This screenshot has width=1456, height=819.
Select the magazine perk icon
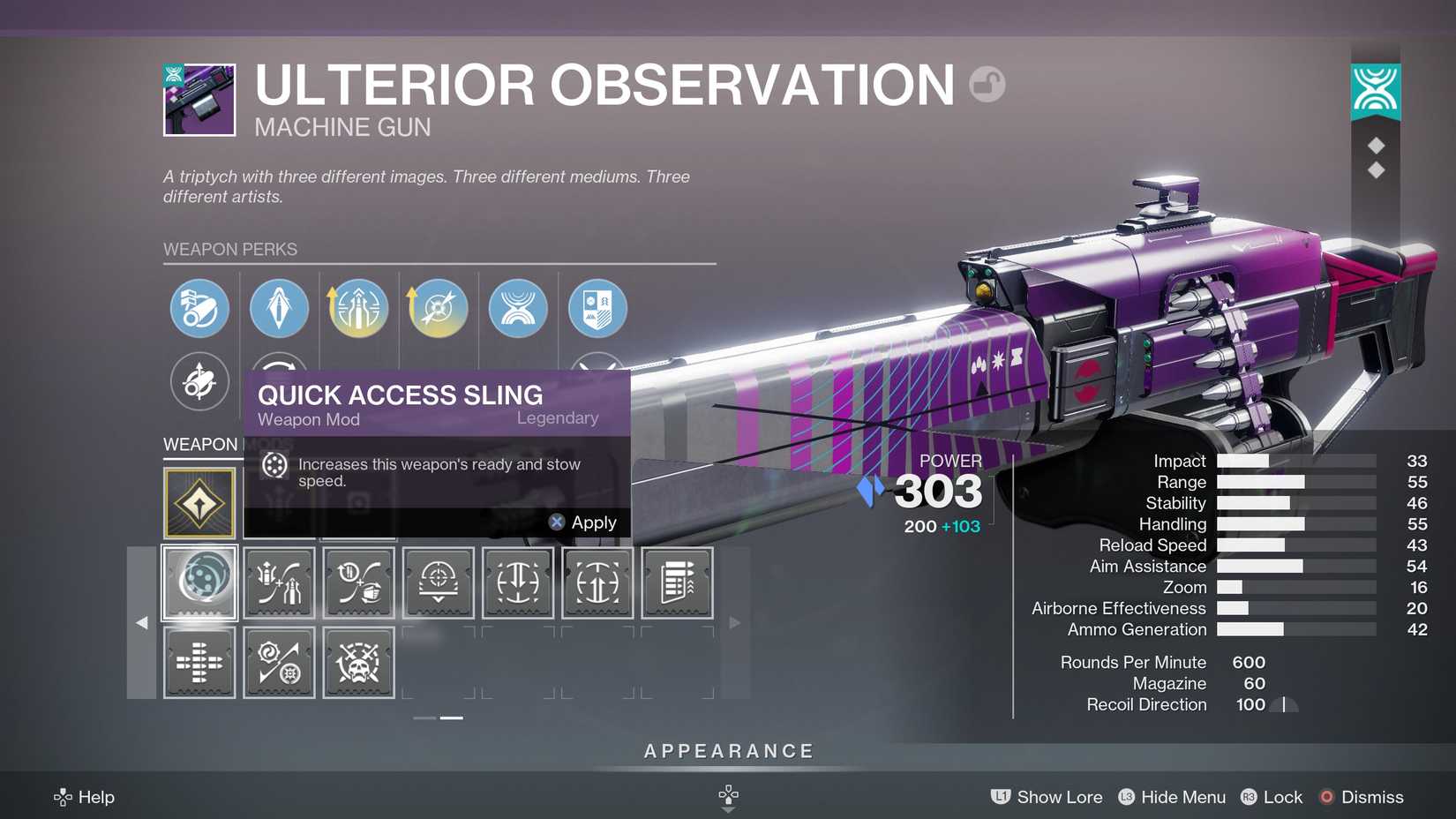[279, 309]
